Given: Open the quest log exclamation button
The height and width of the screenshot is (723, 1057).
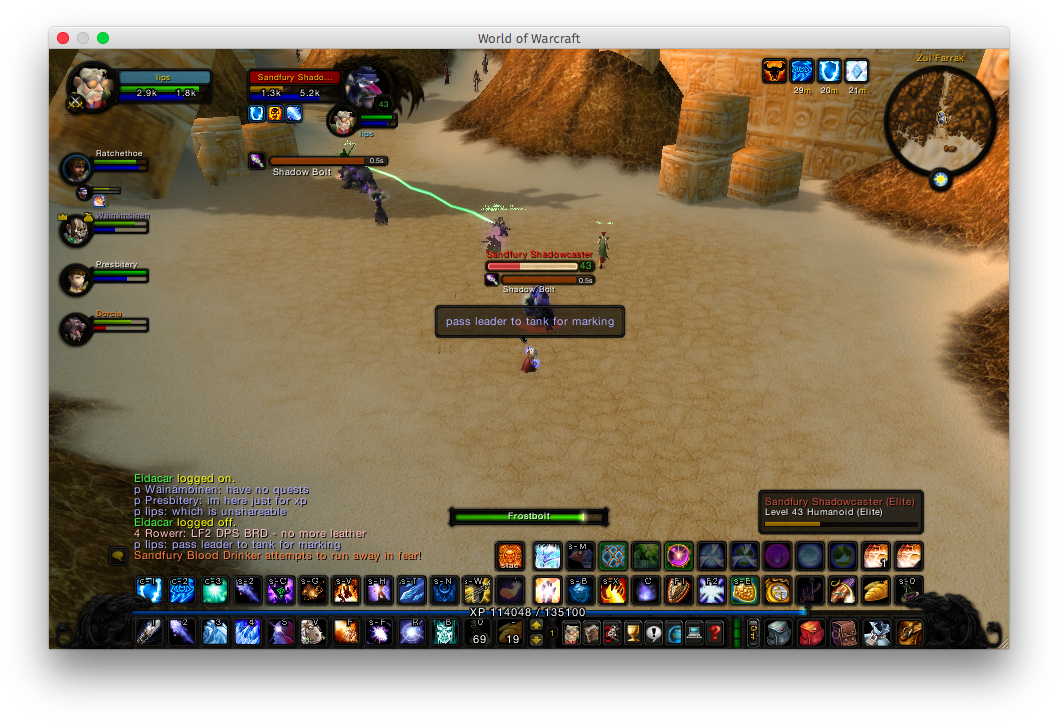Looking at the screenshot, I should 653,632.
